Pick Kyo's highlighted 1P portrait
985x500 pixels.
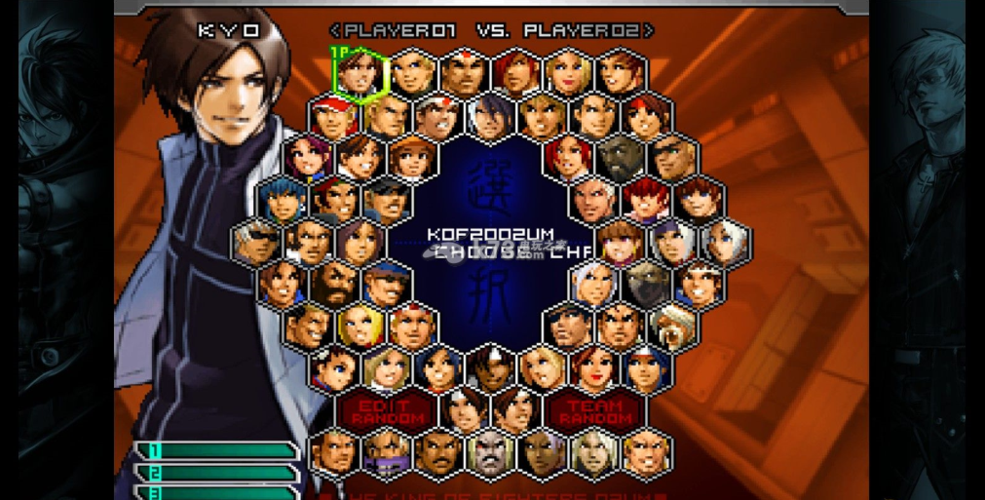point(359,72)
